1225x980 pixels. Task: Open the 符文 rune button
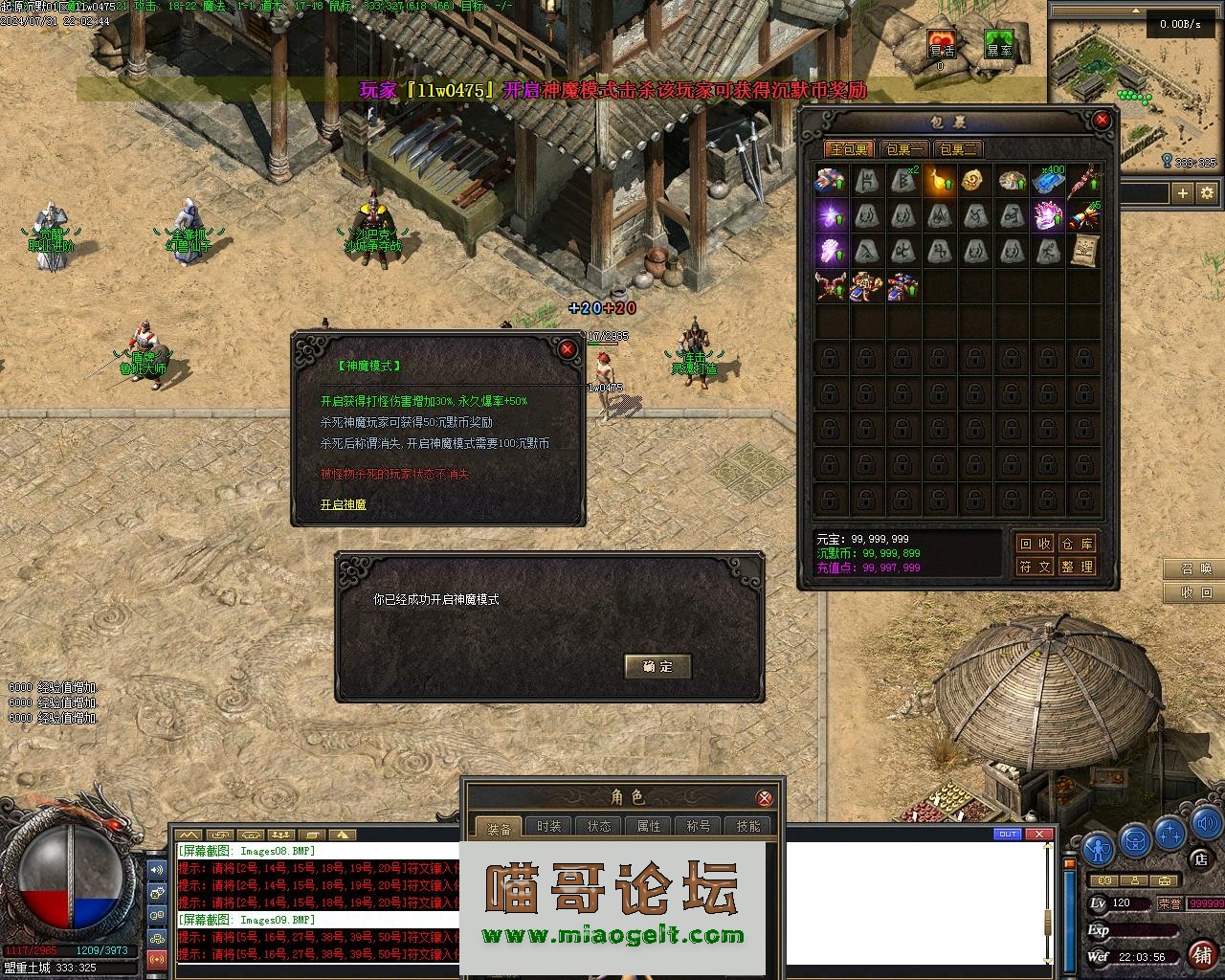pyautogui.click(x=1035, y=567)
